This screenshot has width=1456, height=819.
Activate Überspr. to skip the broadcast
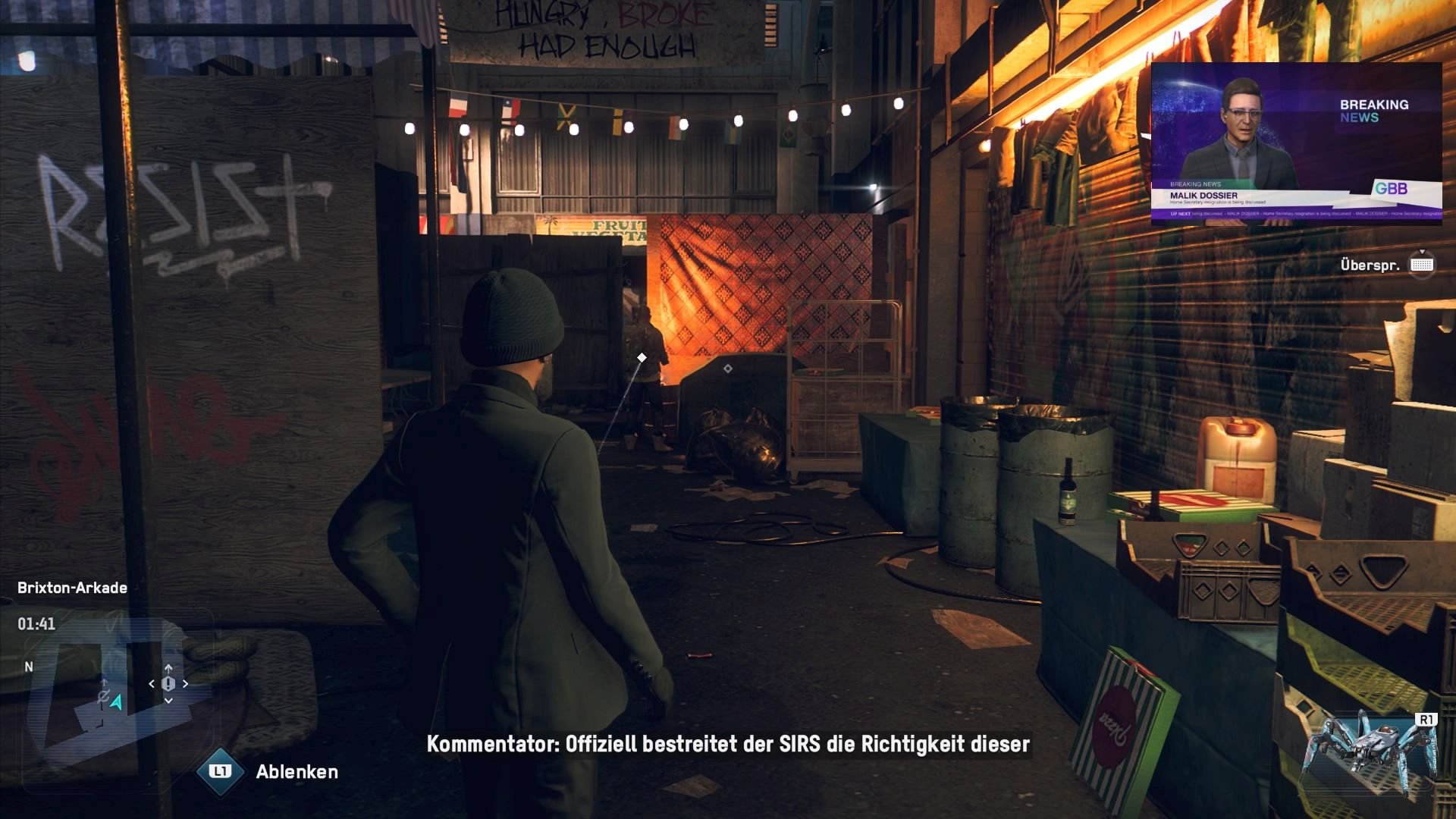(1422, 264)
